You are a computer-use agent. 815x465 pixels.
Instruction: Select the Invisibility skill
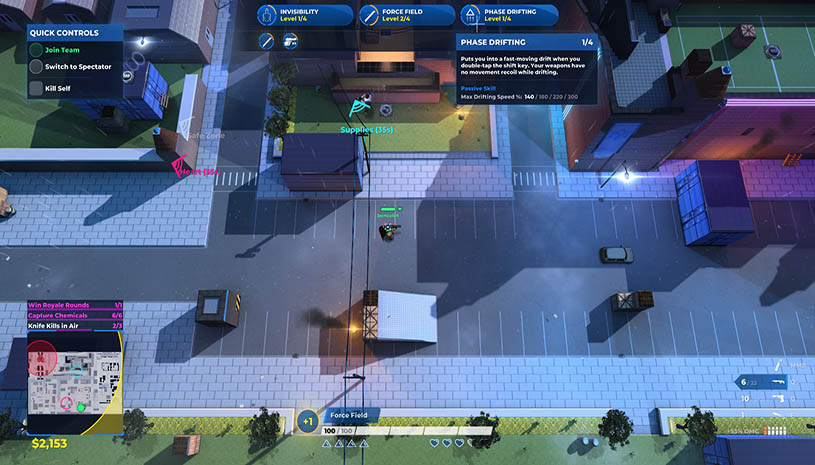click(304, 15)
